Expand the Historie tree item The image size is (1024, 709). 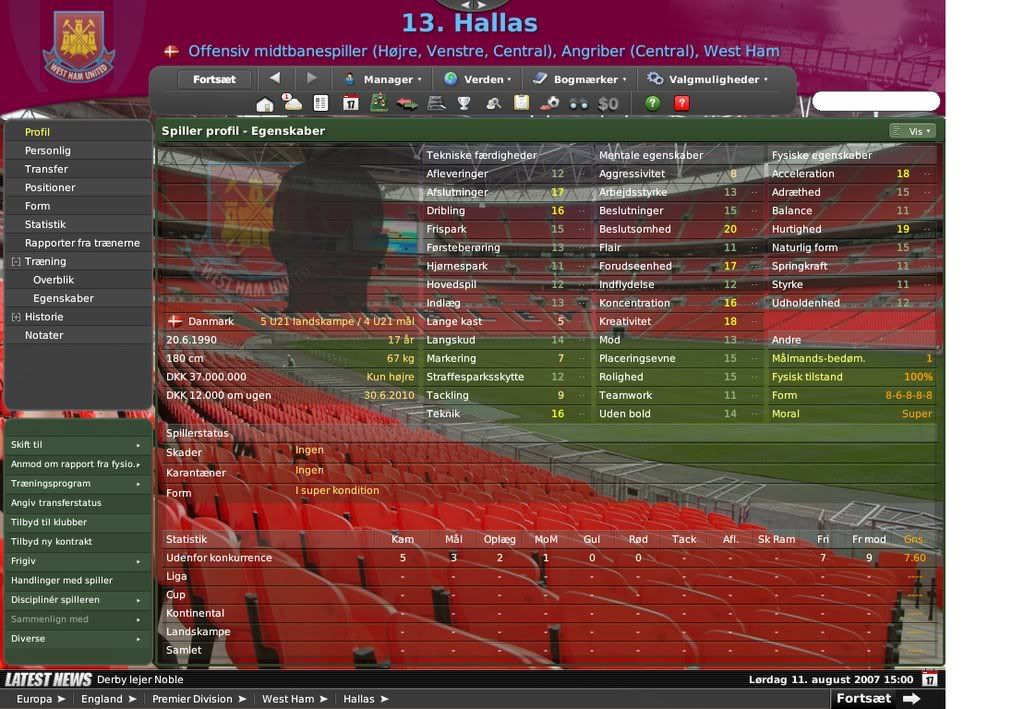(x=16, y=317)
